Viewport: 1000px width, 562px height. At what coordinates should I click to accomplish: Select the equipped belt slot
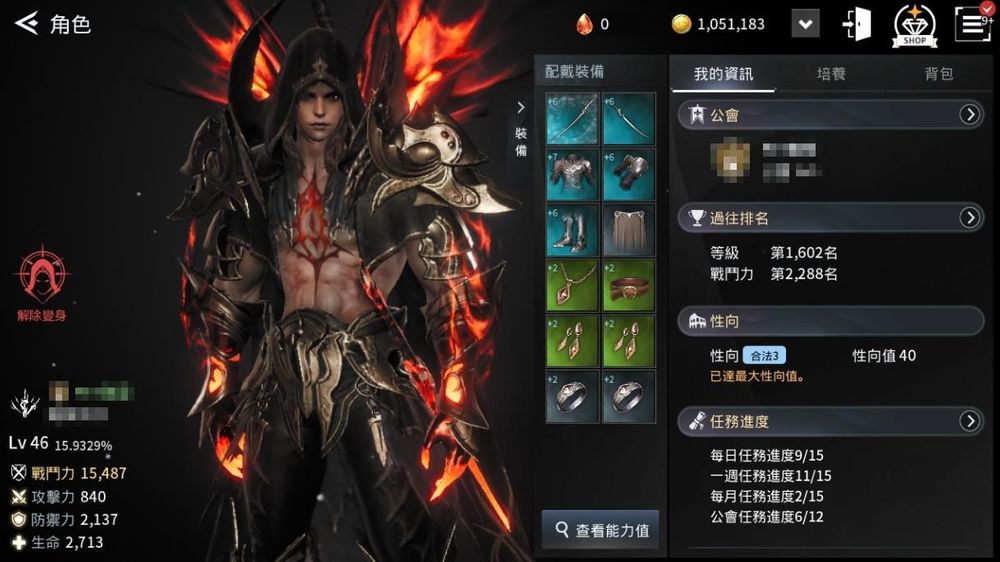coord(629,285)
